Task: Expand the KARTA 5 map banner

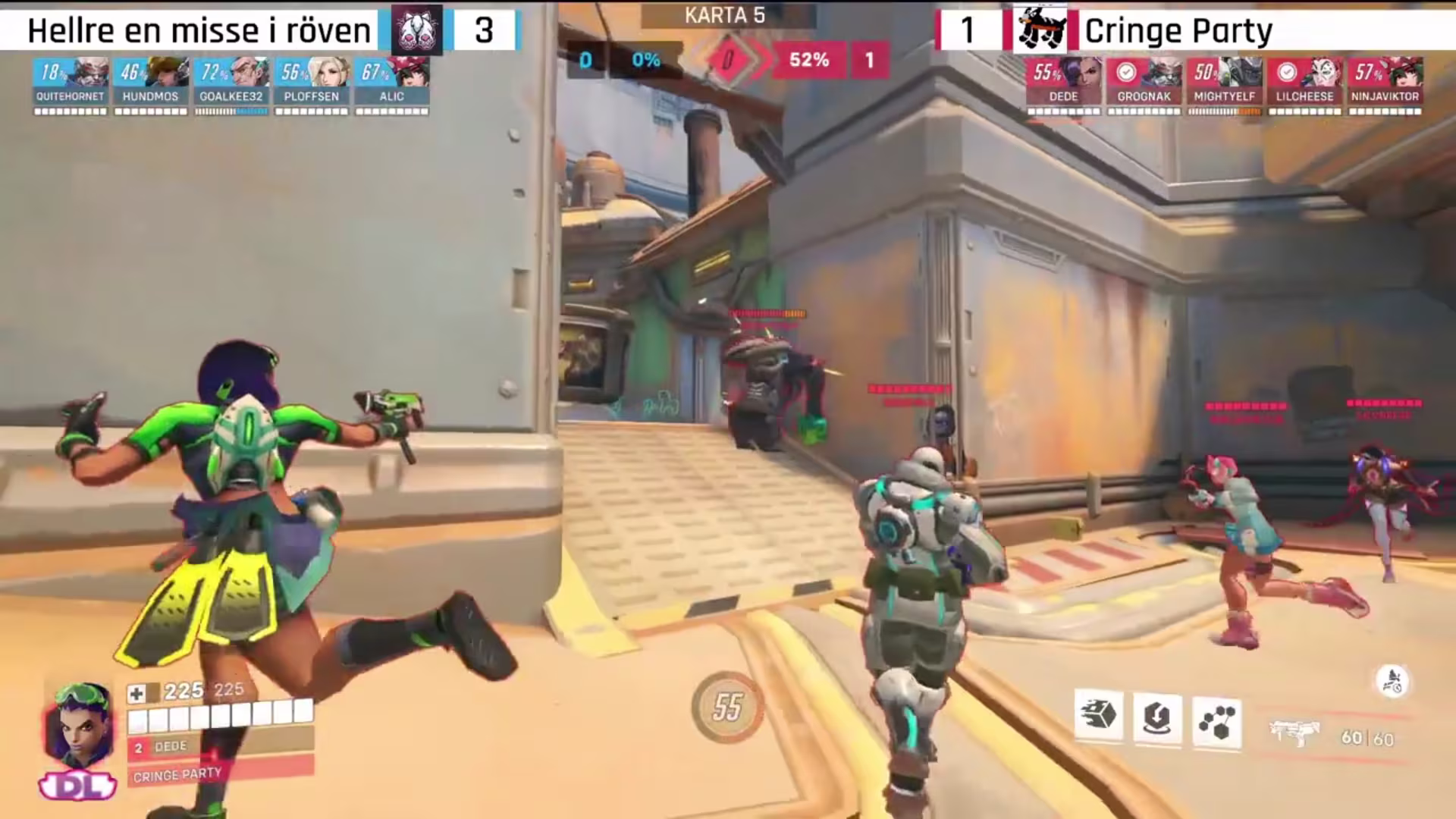Action: (x=724, y=15)
